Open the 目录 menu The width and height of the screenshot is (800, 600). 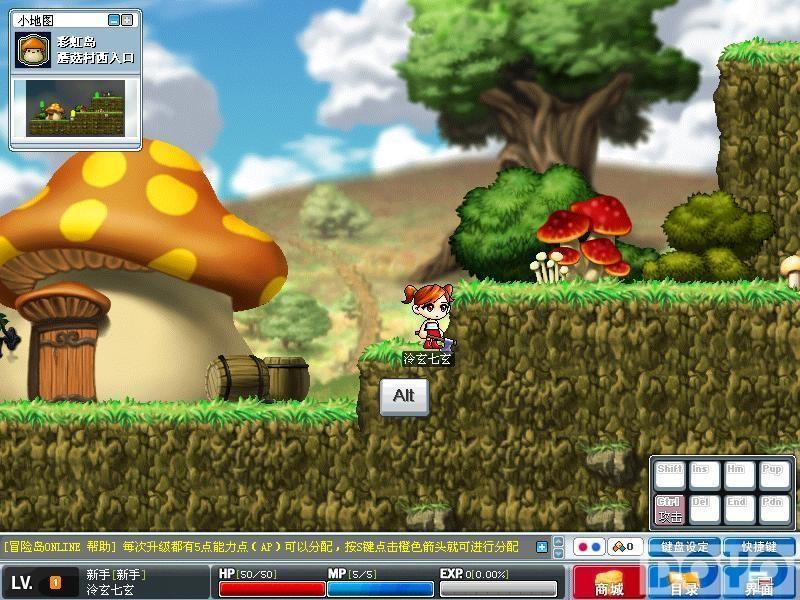point(684,582)
